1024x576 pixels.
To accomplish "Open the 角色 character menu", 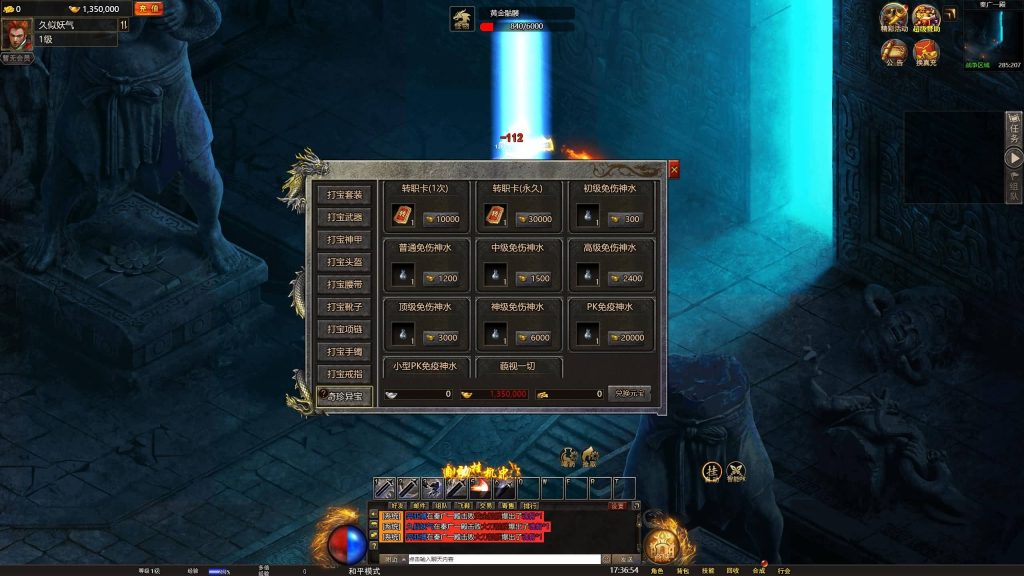I will tap(657, 571).
